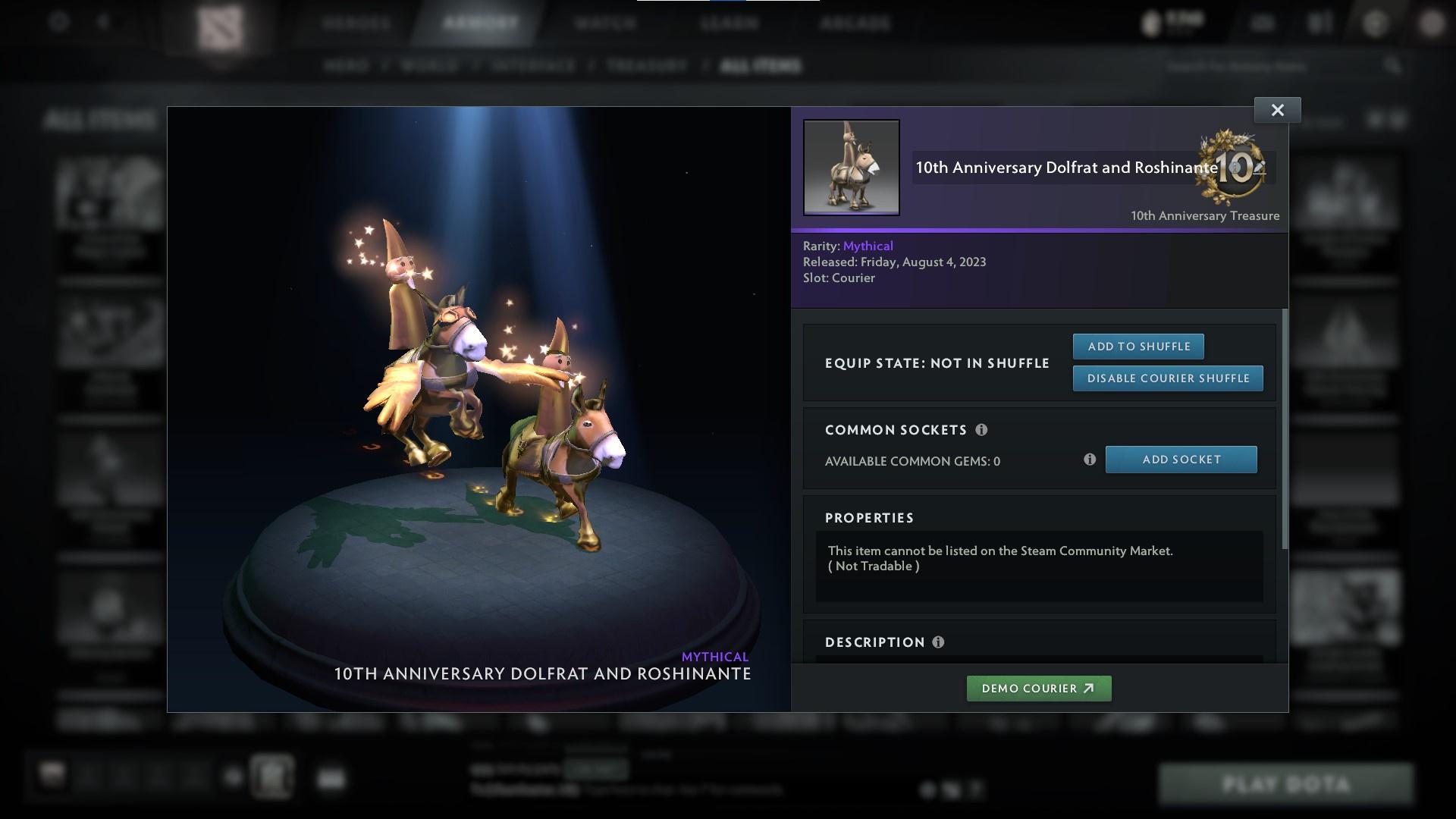Viewport: 1456px width, 819px height.
Task: Click the settings gear icon top left
Action: 57,23
